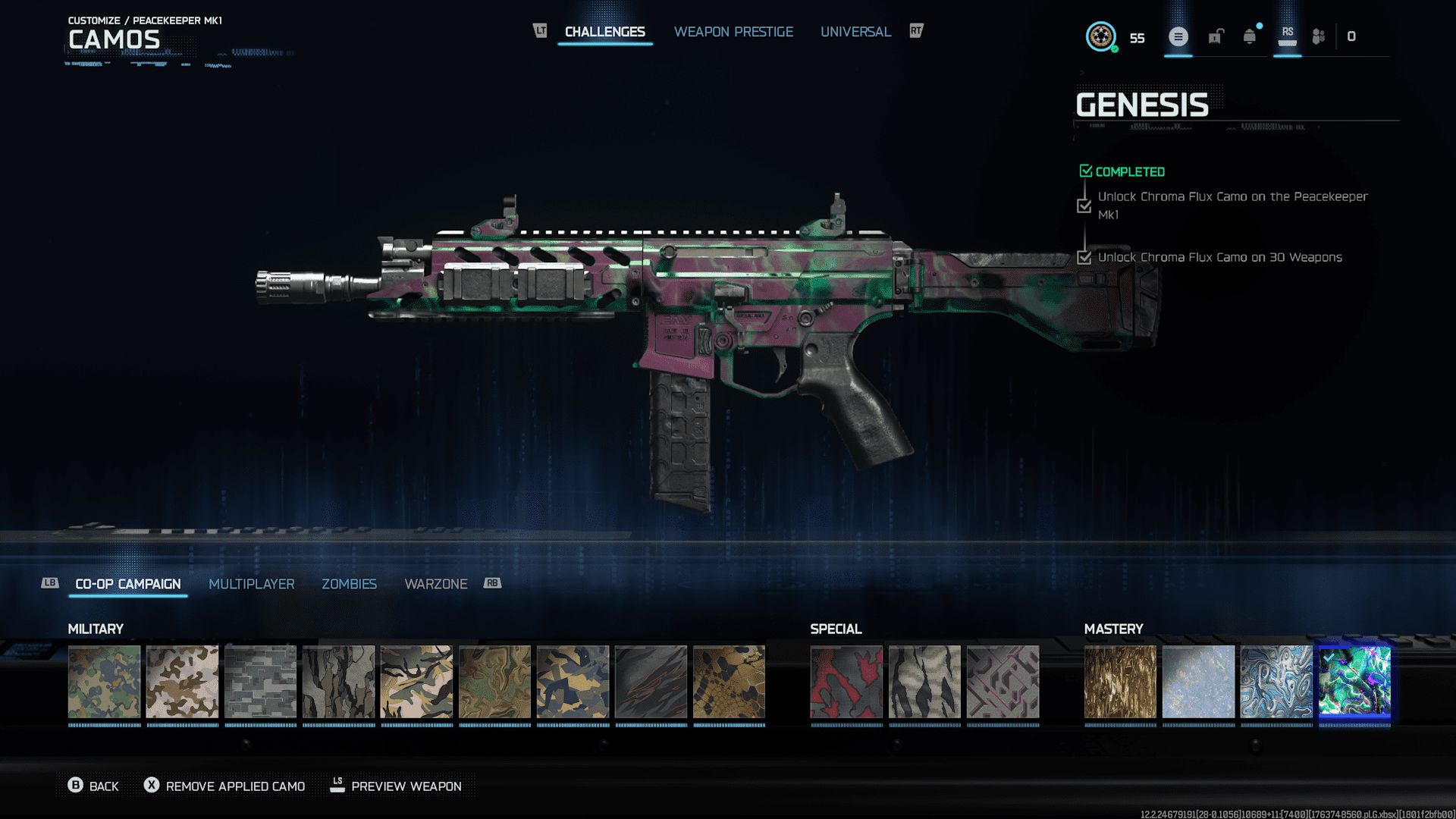Select the green woodland military camo
This screenshot has height=819, width=1456.
pos(104,682)
